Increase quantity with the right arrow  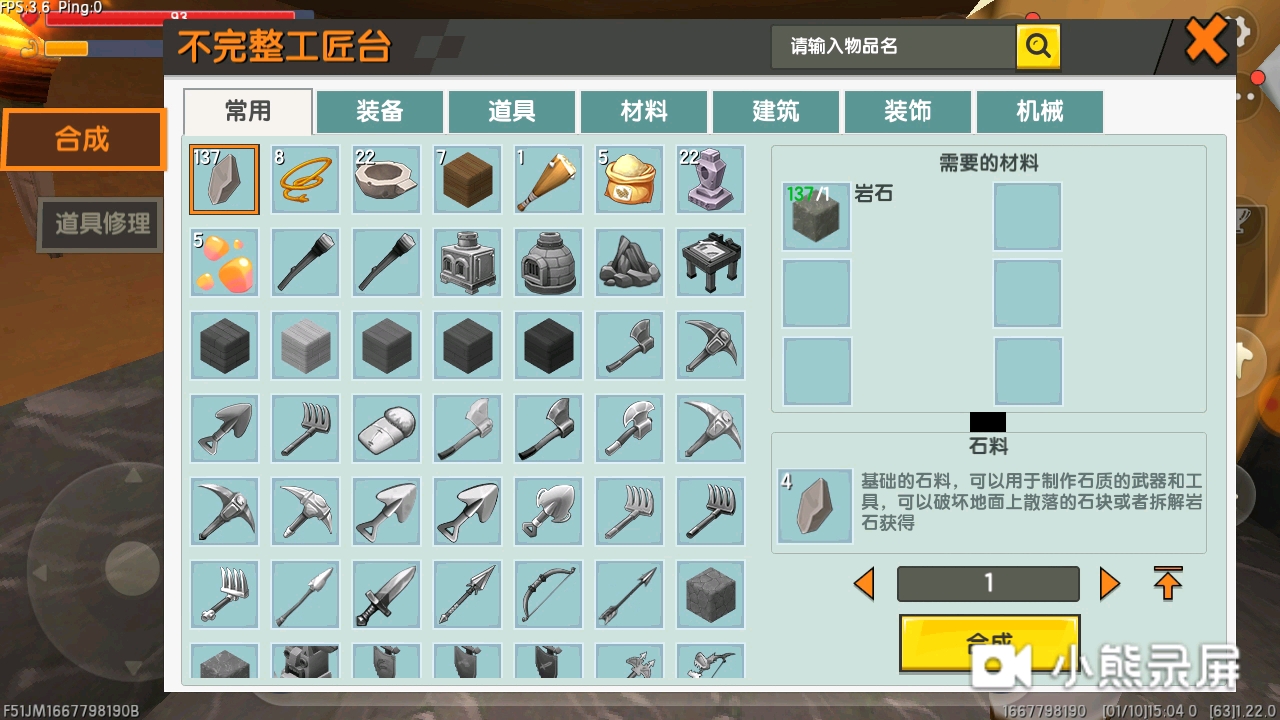point(1110,583)
